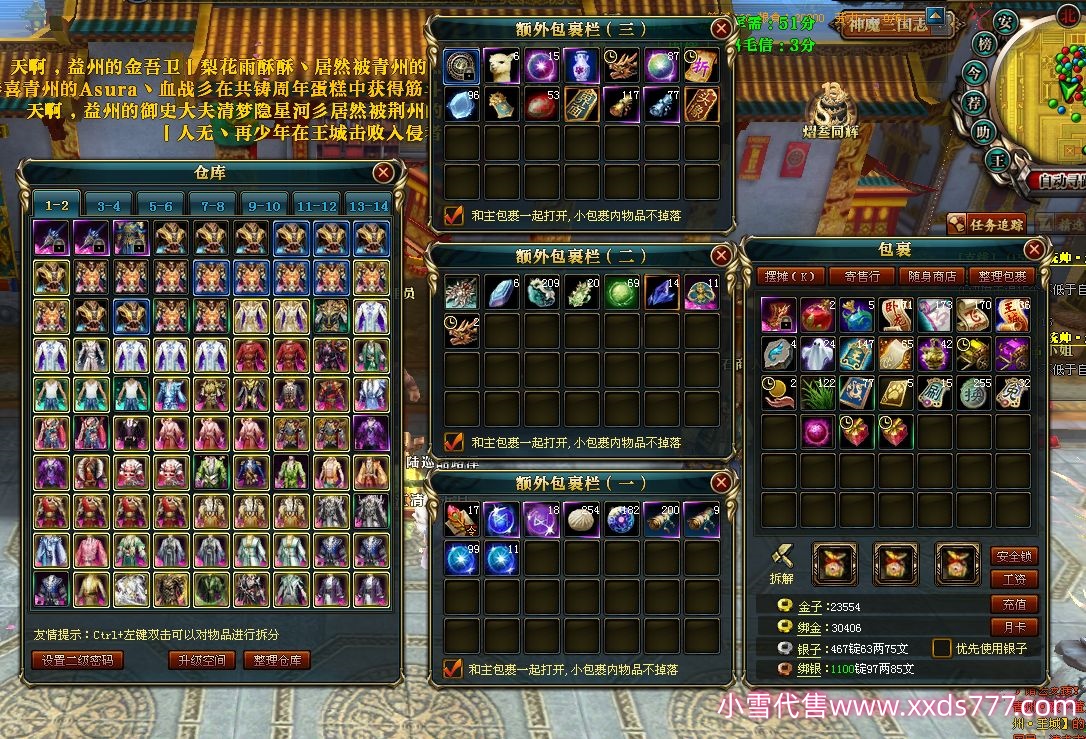
Task: Close the 包裹 bag window
Action: (1034, 249)
